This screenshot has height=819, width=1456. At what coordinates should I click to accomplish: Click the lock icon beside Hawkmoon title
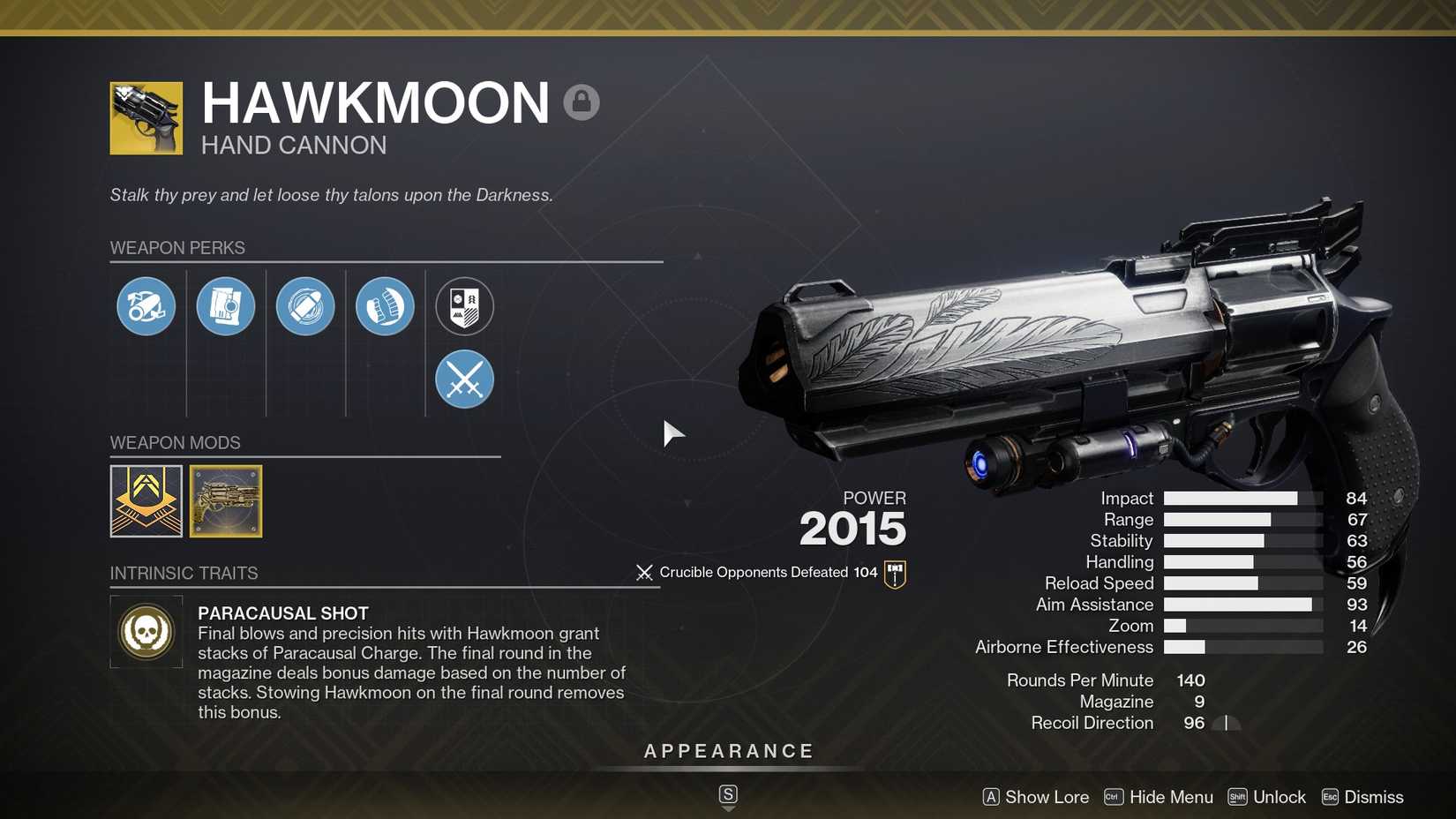point(582,102)
